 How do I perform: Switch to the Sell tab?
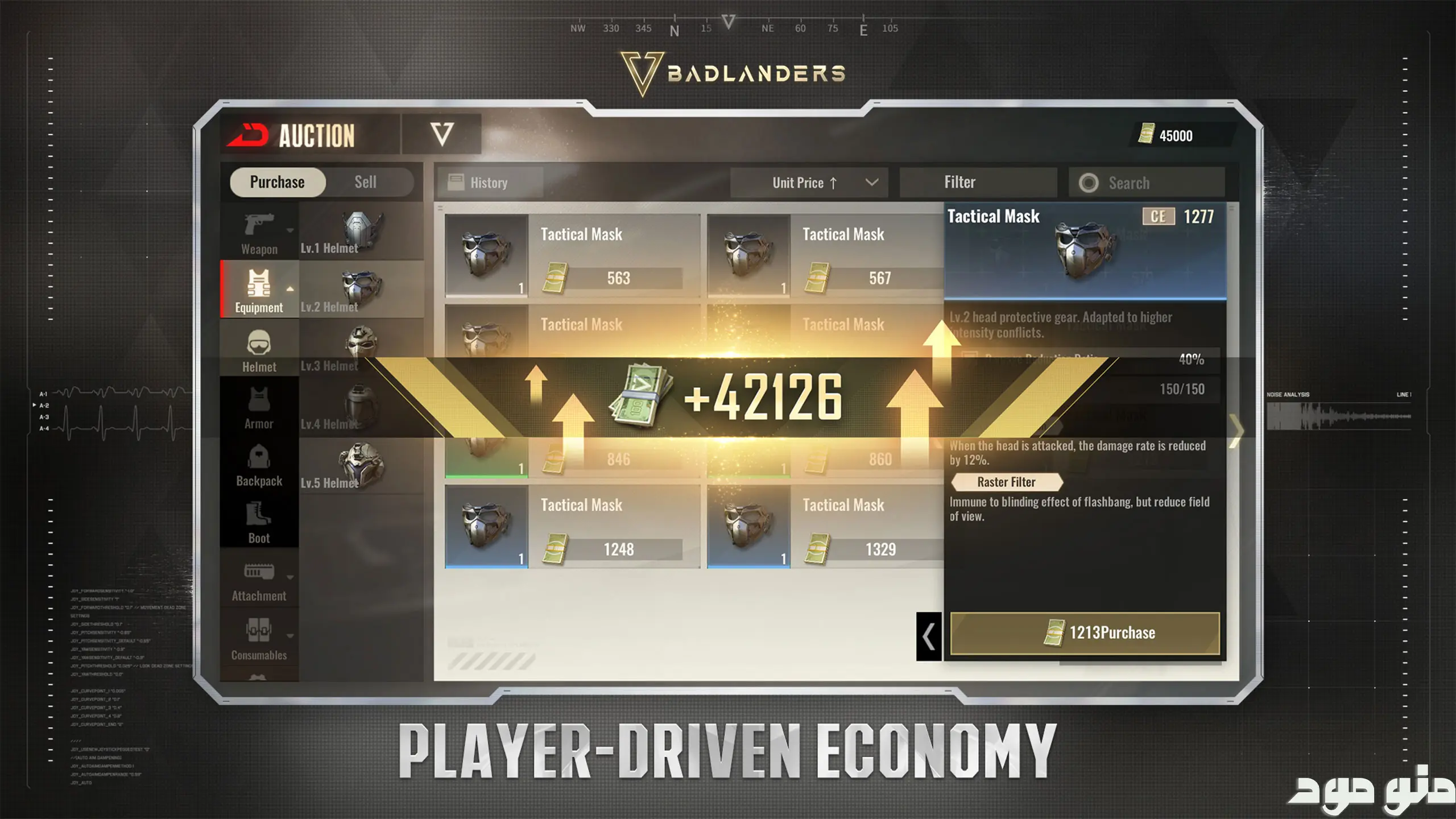(365, 182)
